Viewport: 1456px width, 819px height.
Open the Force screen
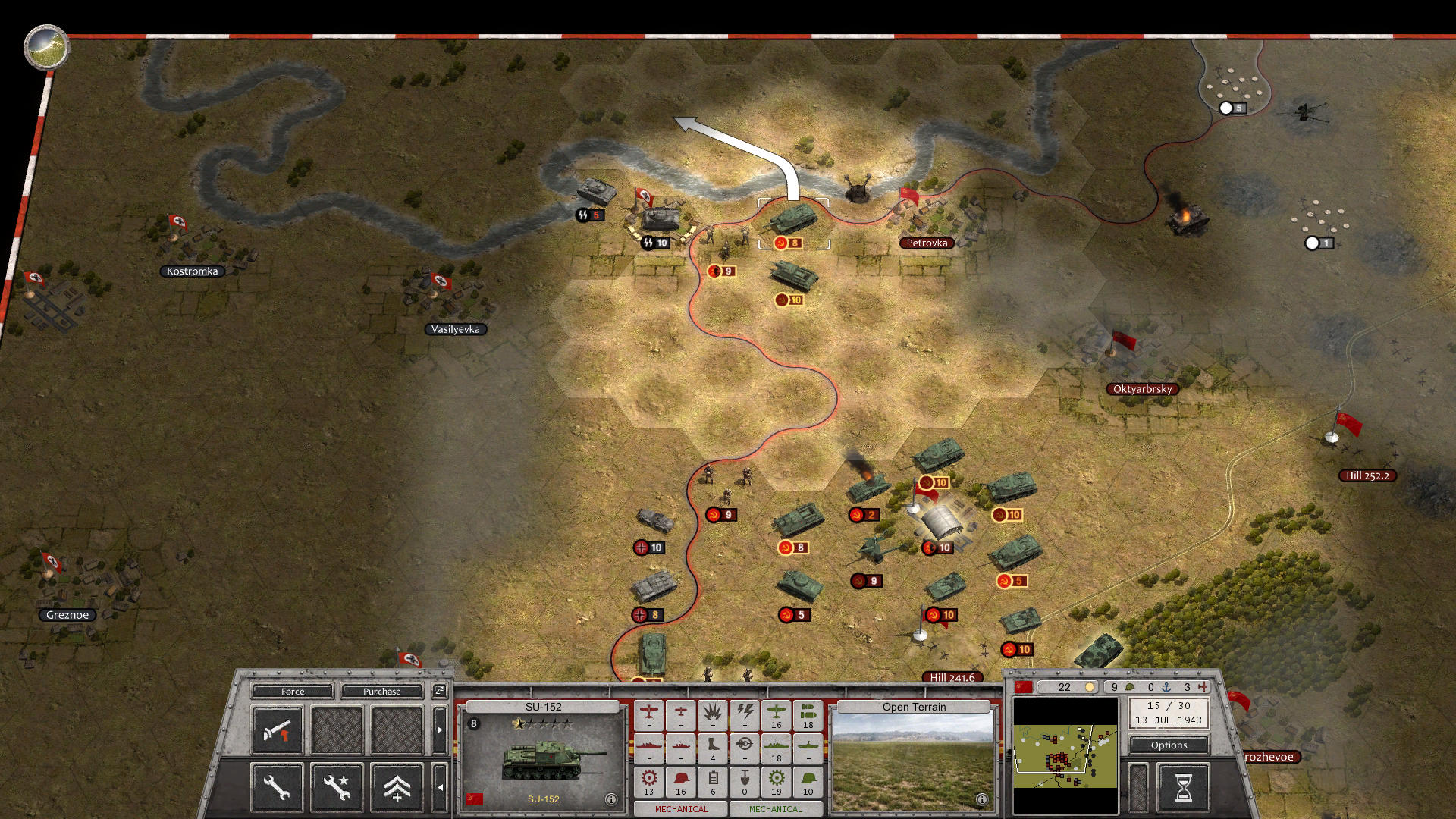(293, 692)
